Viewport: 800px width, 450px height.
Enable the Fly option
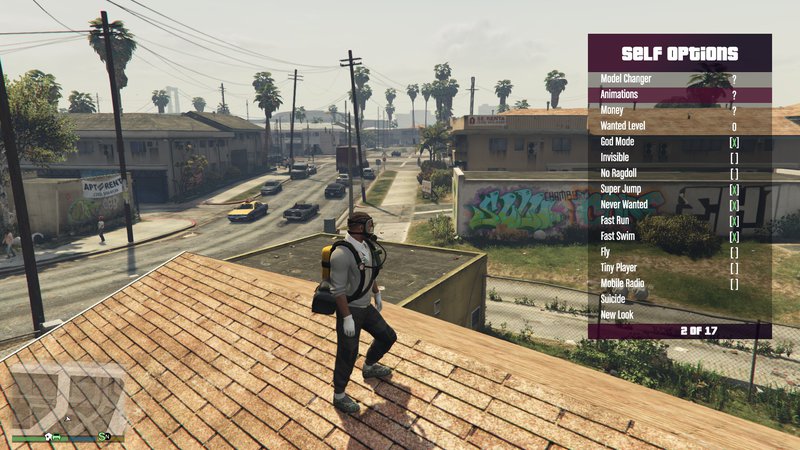pos(734,253)
